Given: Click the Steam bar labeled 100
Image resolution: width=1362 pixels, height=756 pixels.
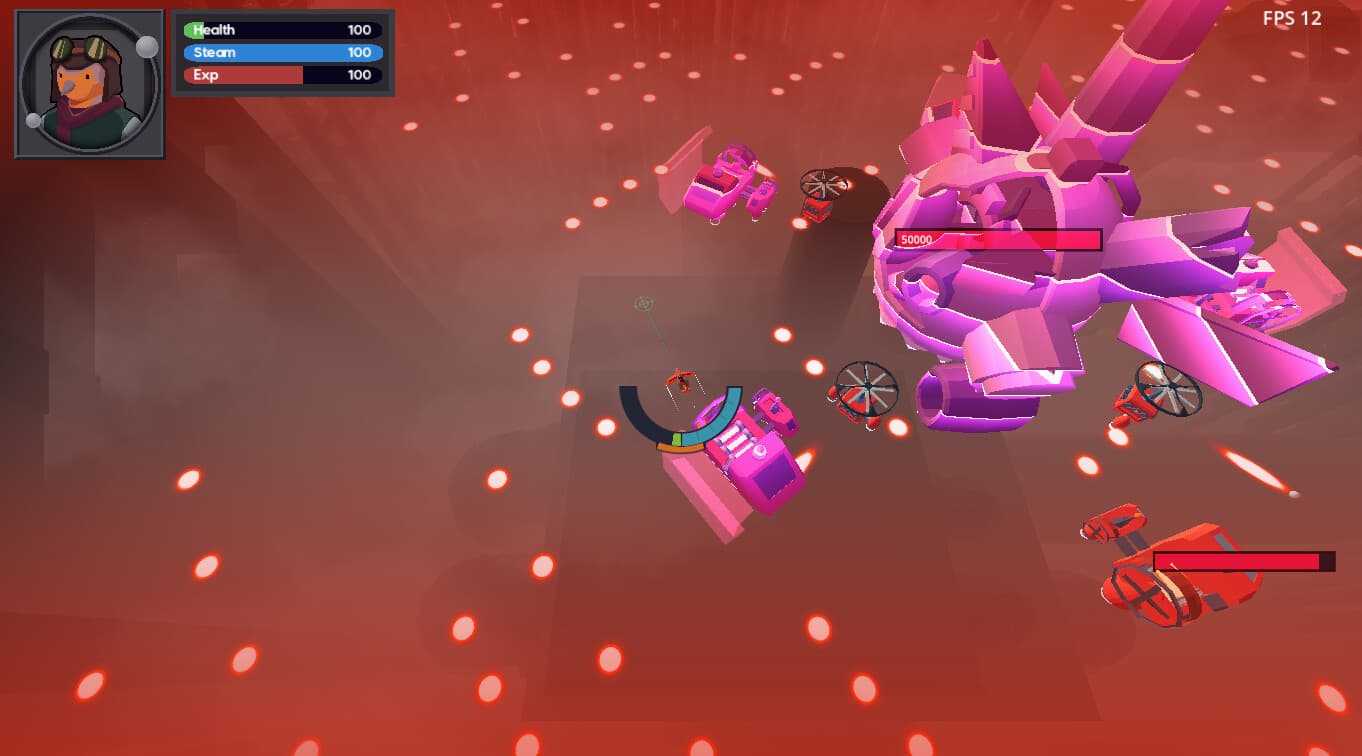Looking at the screenshot, I should coord(281,52).
